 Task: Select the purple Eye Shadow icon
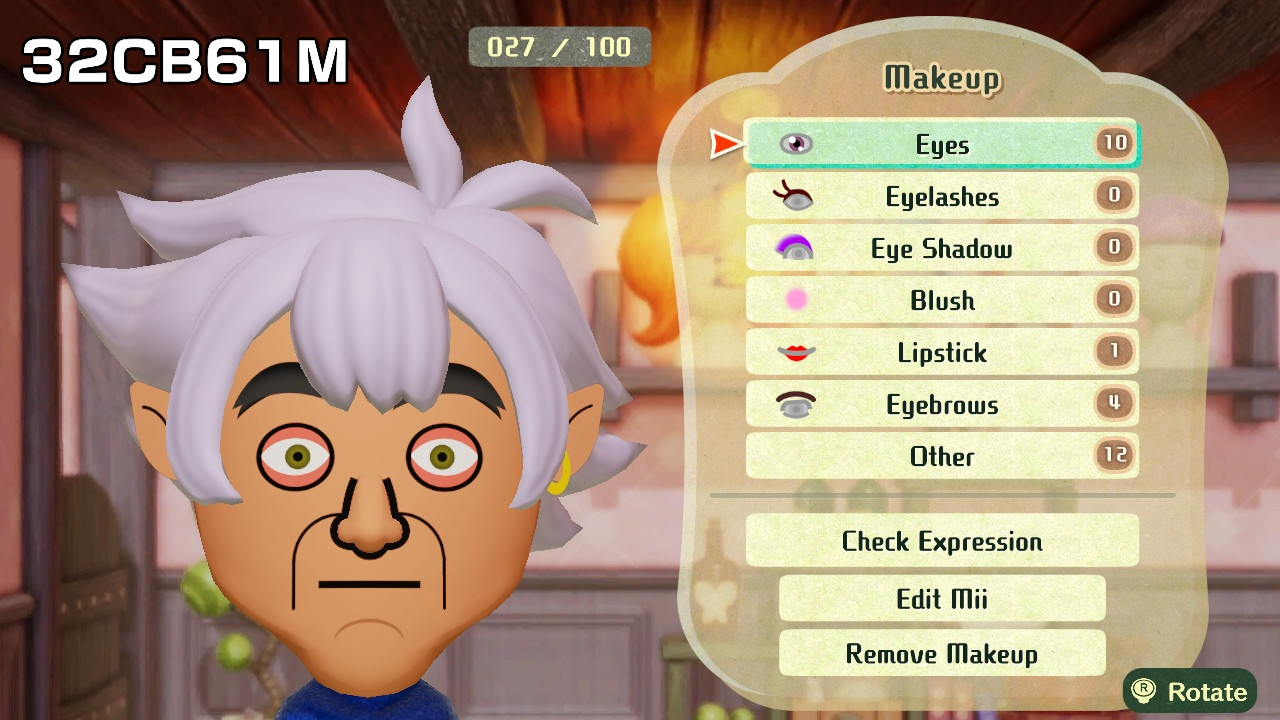[795, 248]
